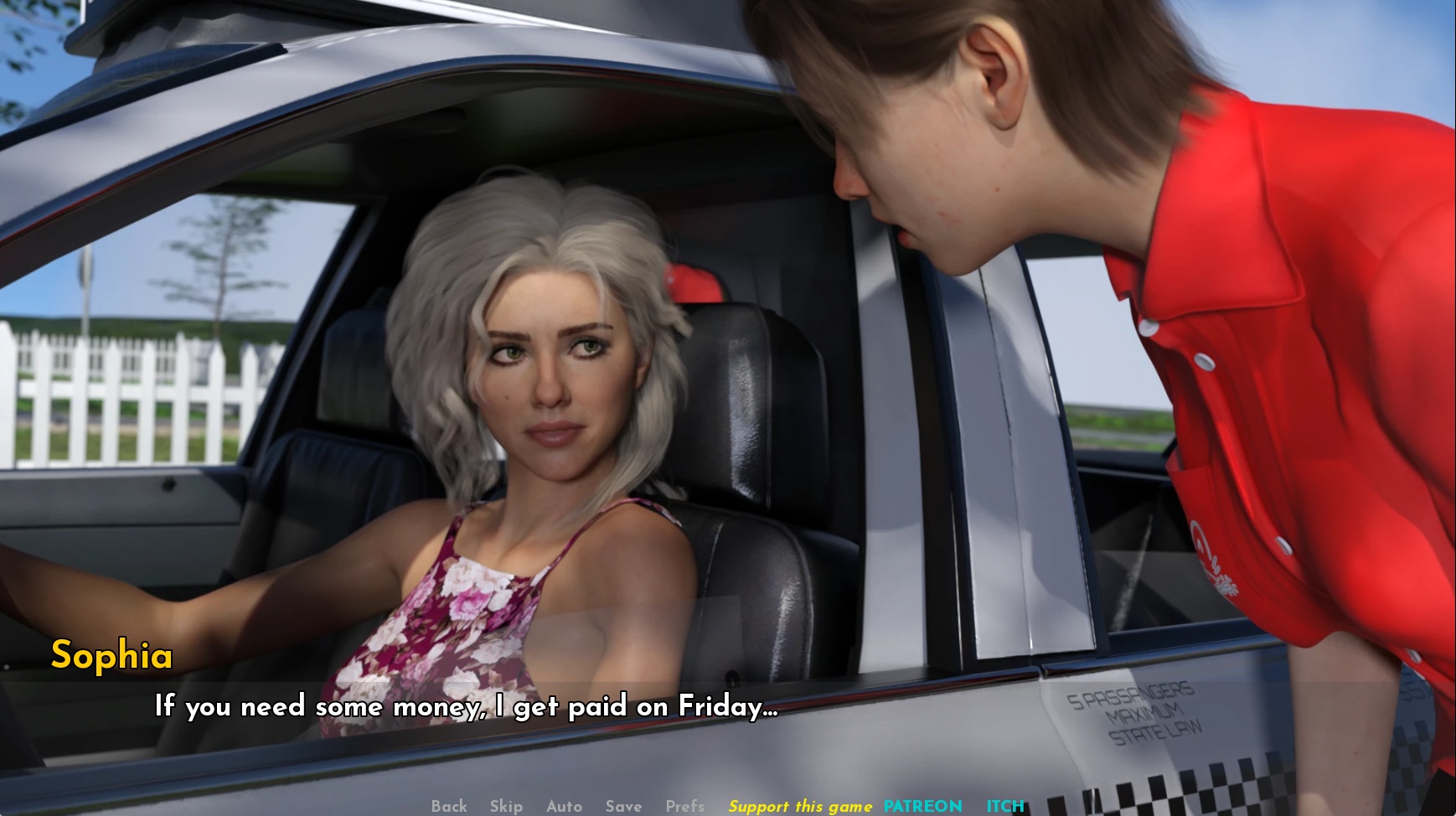Open the Prefs settings
1456x816 pixels.
coord(684,806)
